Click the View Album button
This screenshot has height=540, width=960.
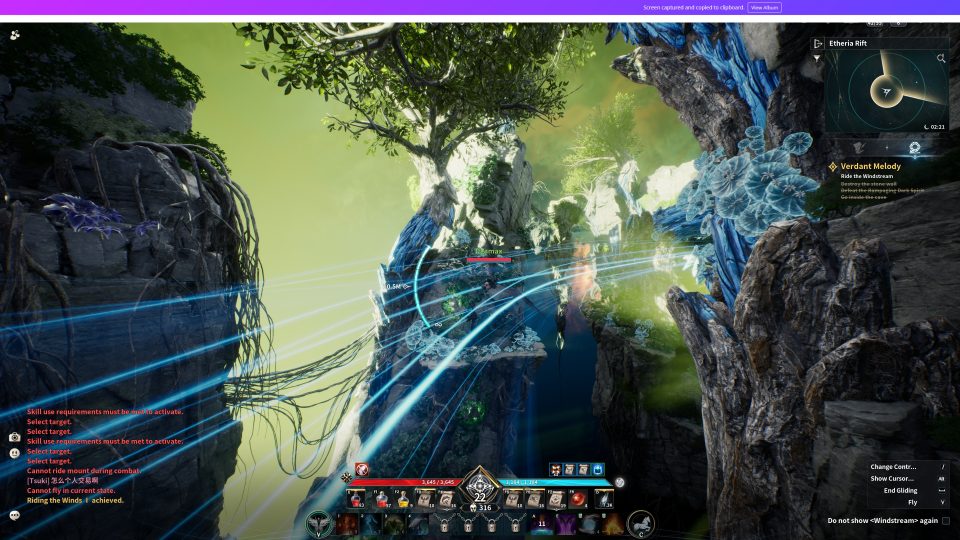tap(764, 7)
